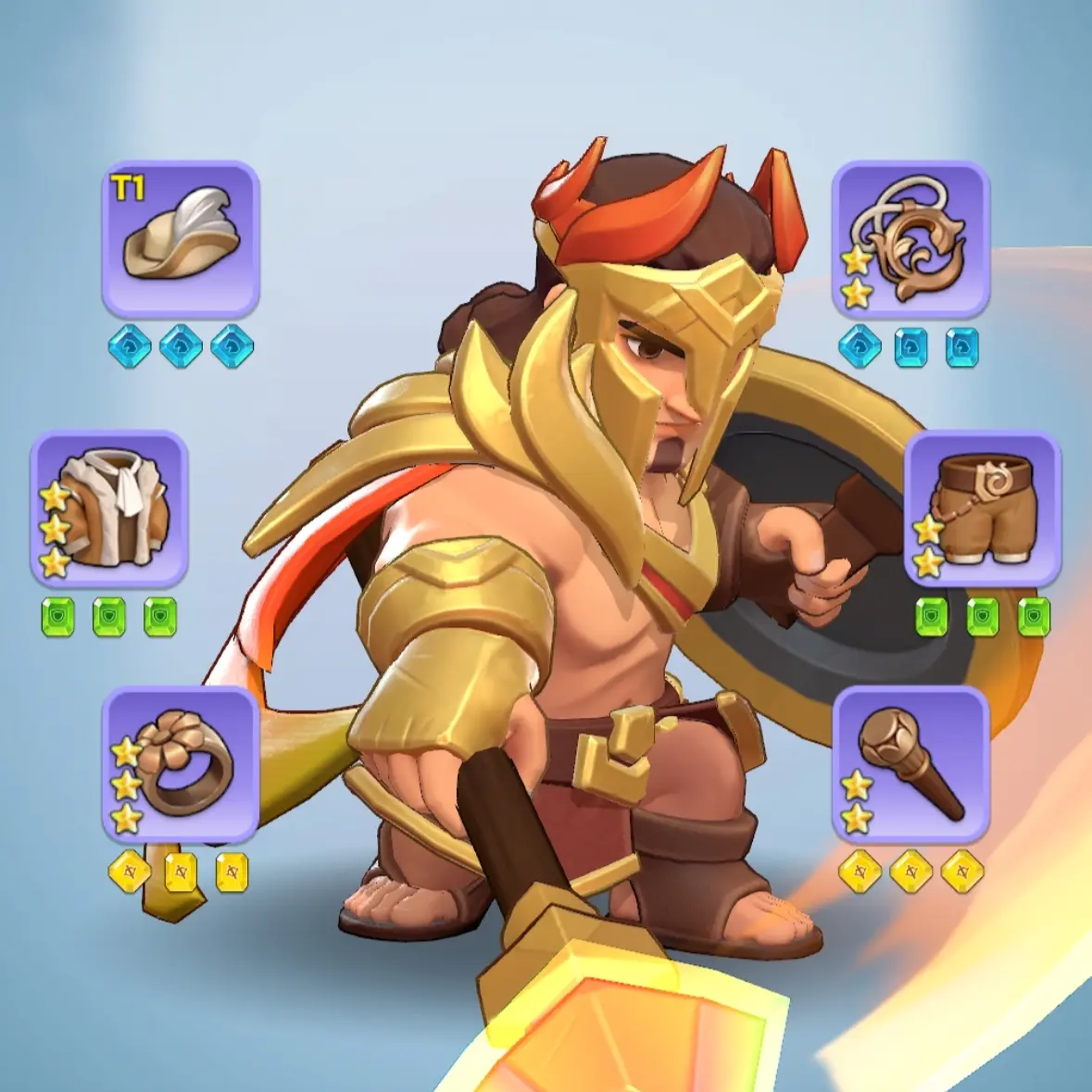
Task: Select the T1 feathered hat slot
Action: 181,238
